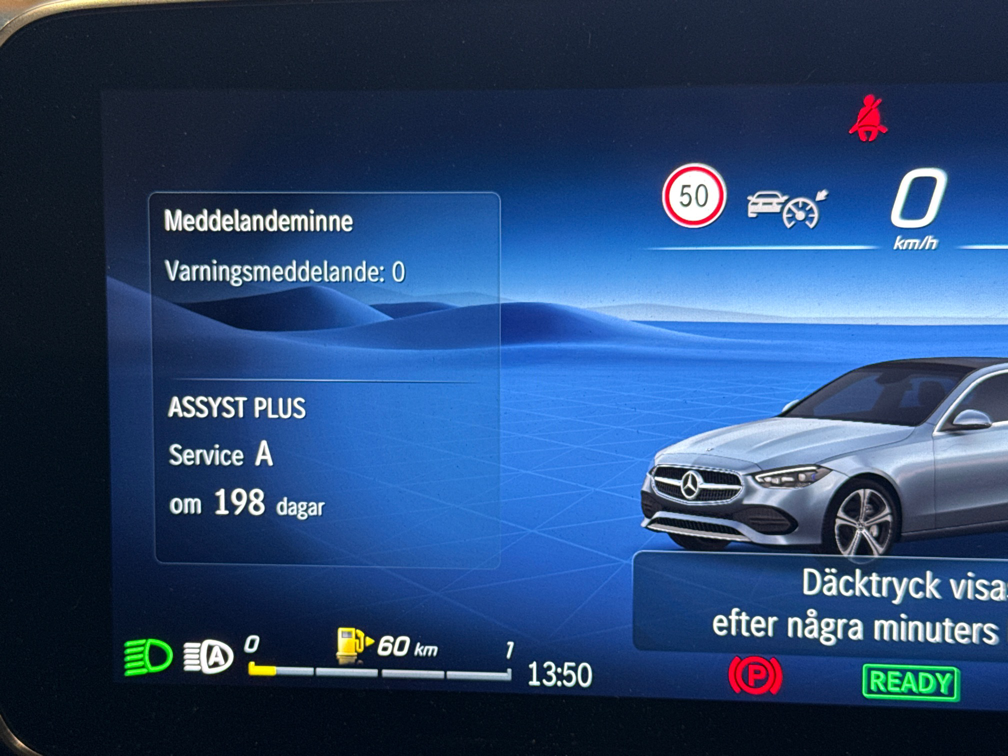Select the automatic high beam icon
Image resolution: width=1008 pixels, height=756 pixels.
[x=208, y=656]
